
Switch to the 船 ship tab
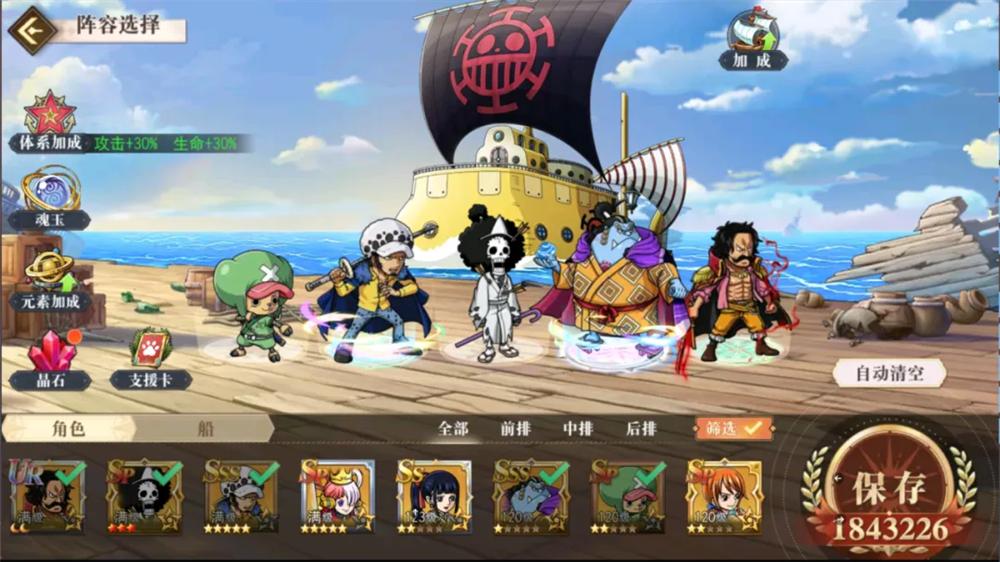(x=205, y=428)
